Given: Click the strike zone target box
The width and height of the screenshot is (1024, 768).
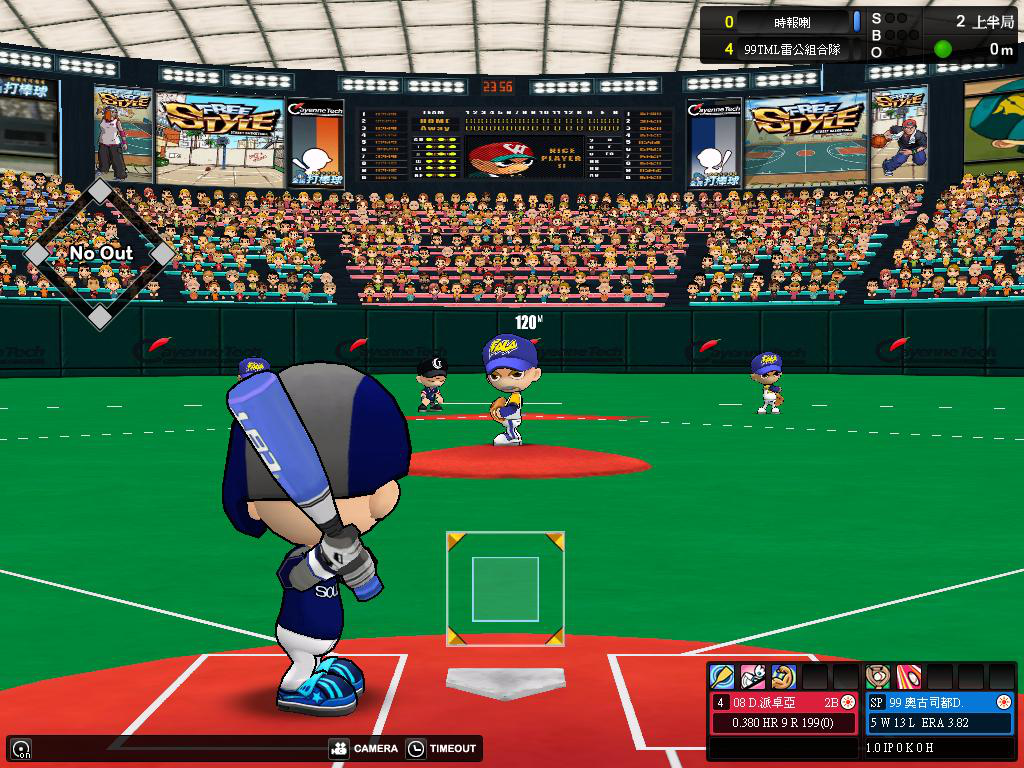Looking at the screenshot, I should click(x=505, y=589).
